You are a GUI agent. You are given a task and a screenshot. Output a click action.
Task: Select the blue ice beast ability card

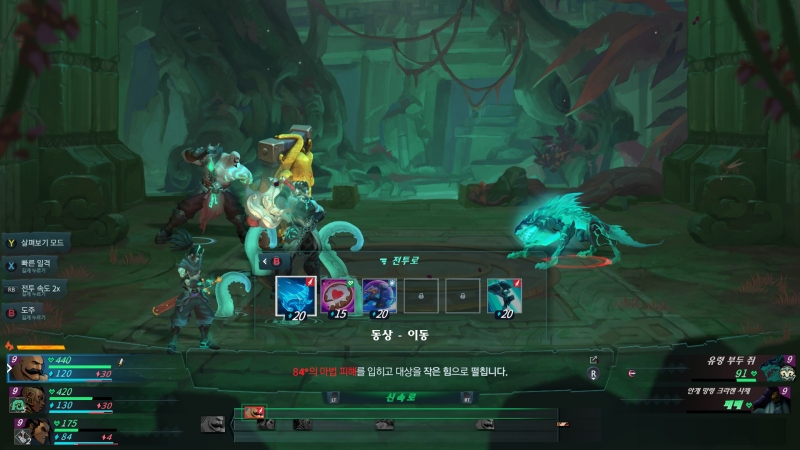[296, 296]
